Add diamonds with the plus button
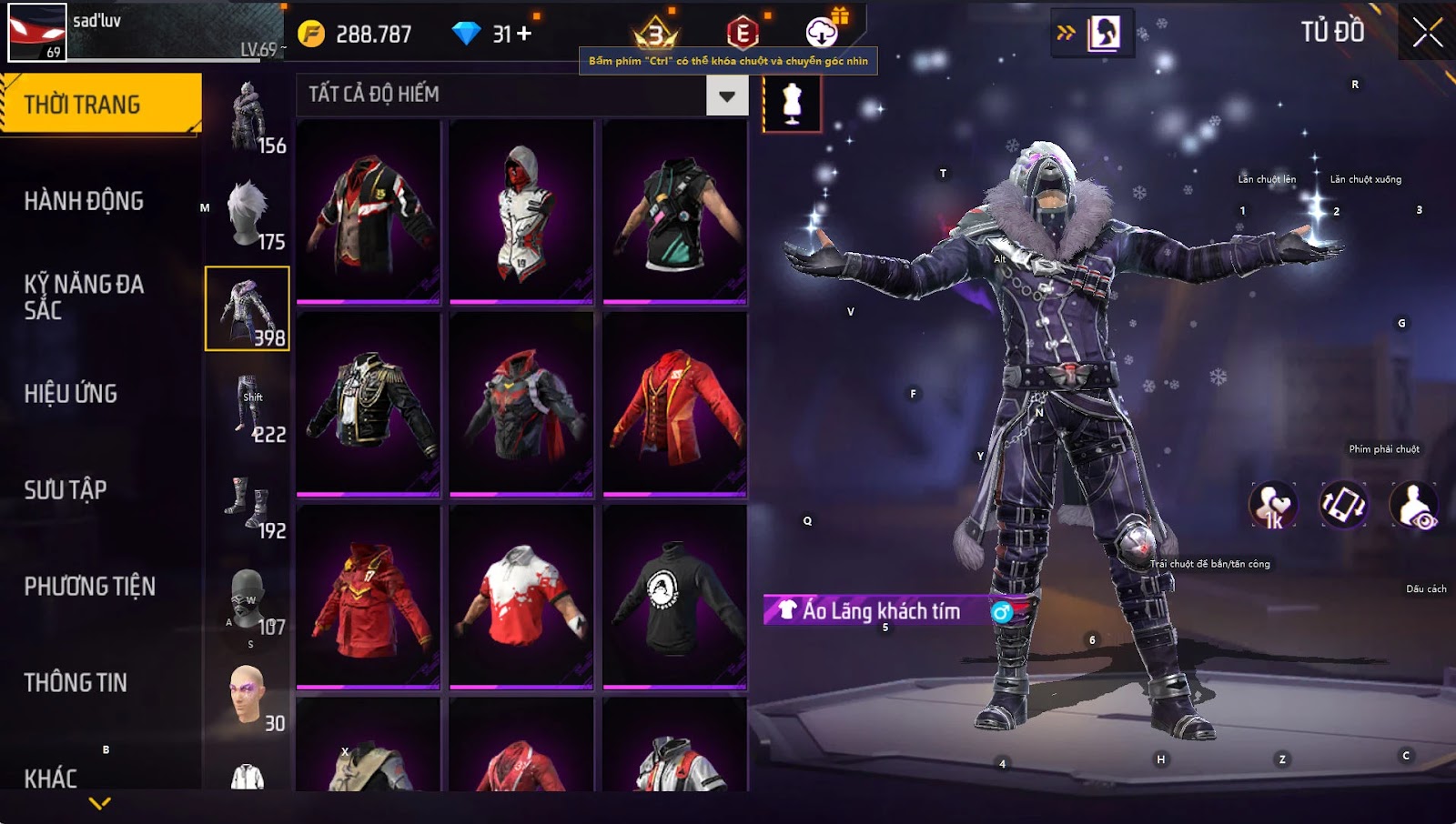 point(524,34)
